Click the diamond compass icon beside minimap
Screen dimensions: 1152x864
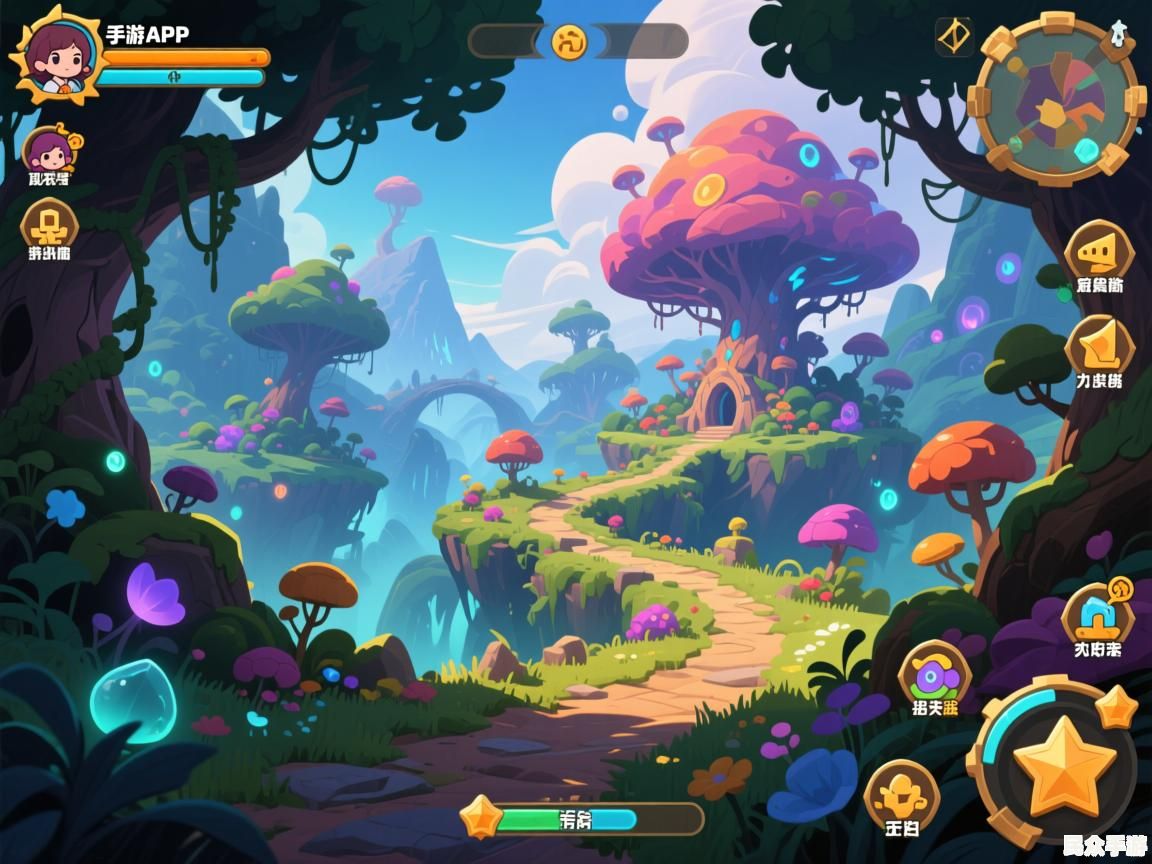954,37
